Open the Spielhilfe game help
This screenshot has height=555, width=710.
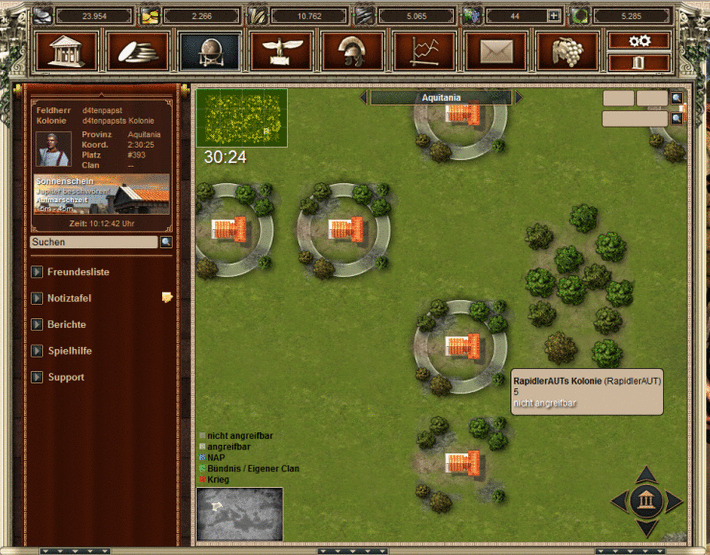click(37, 351)
